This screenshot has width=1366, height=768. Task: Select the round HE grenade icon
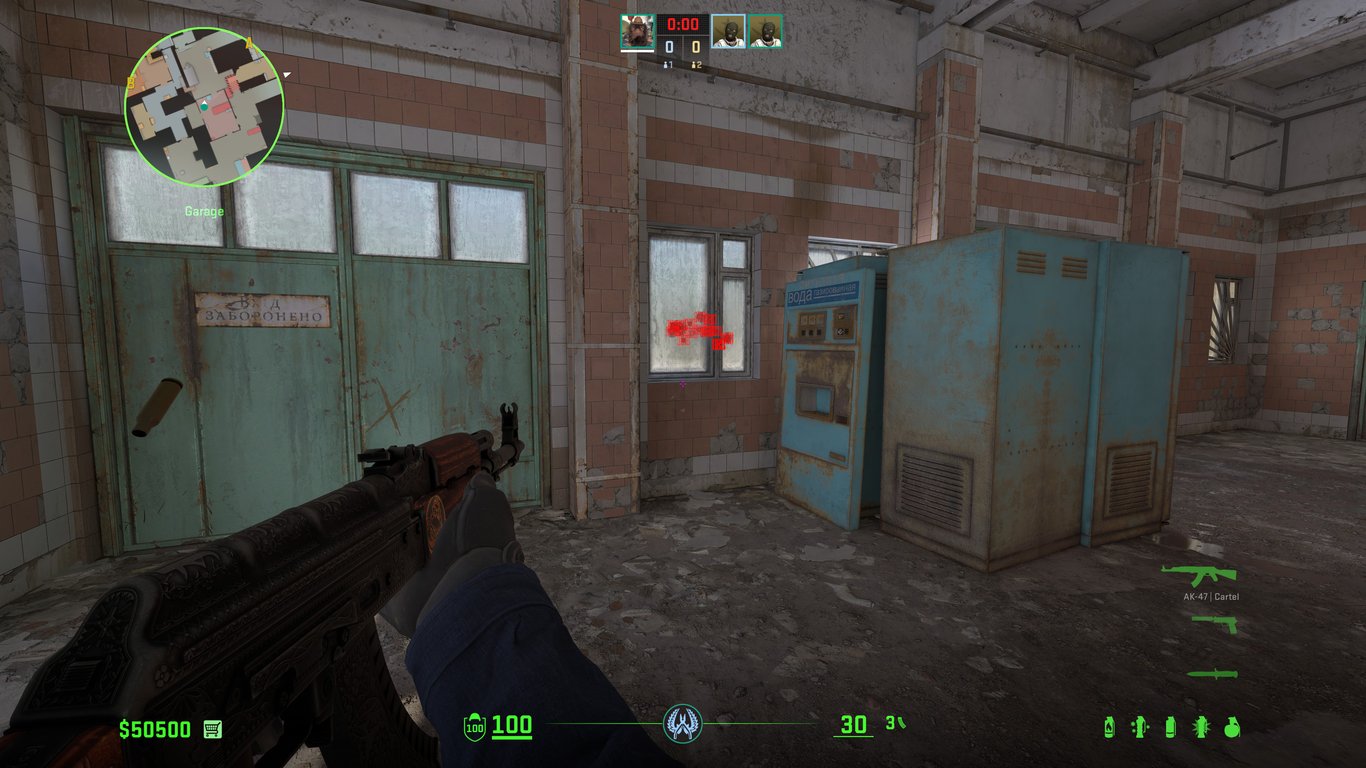(1232, 727)
